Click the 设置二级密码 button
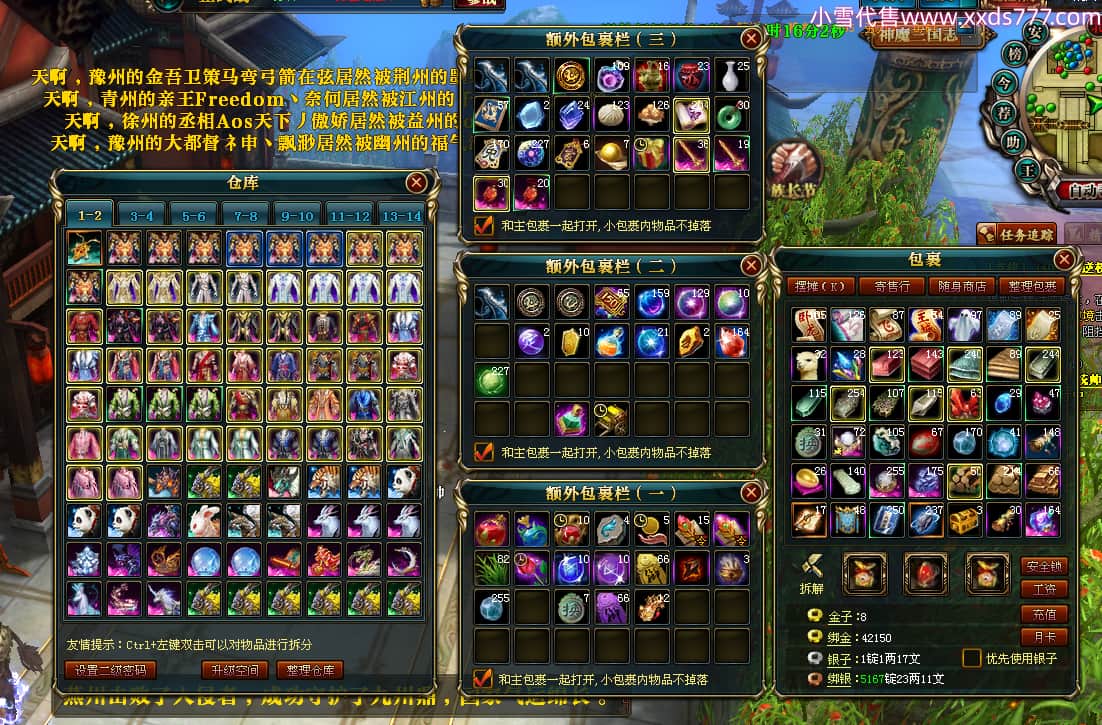This screenshot has width=1102, height=725. (x=111, y=669)
